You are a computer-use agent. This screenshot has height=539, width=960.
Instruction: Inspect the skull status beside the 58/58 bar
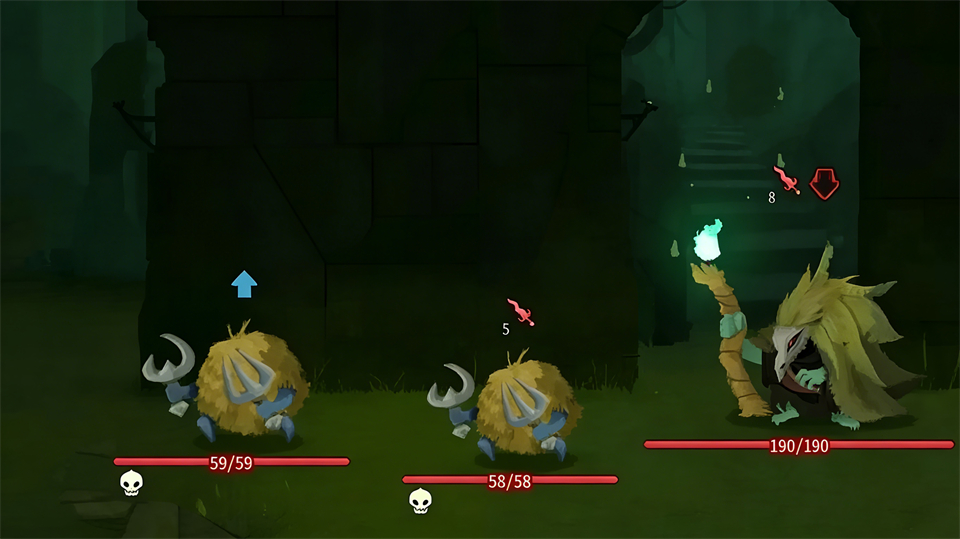pyautogui.click(x=421, y=501)
